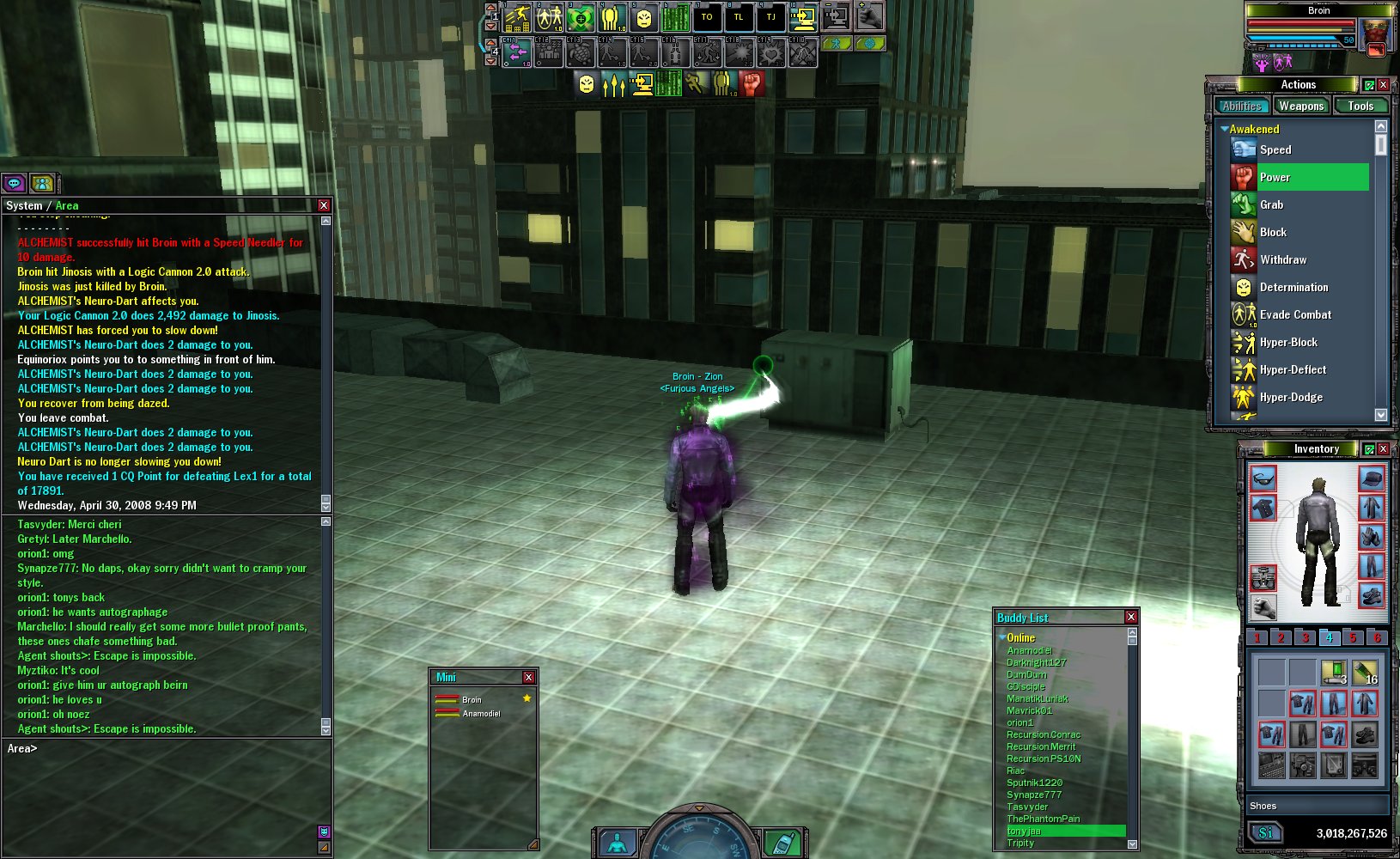This screenshot has height=859, width=1400.
Task: Close the Inventory window
Action: [1383, 448]
